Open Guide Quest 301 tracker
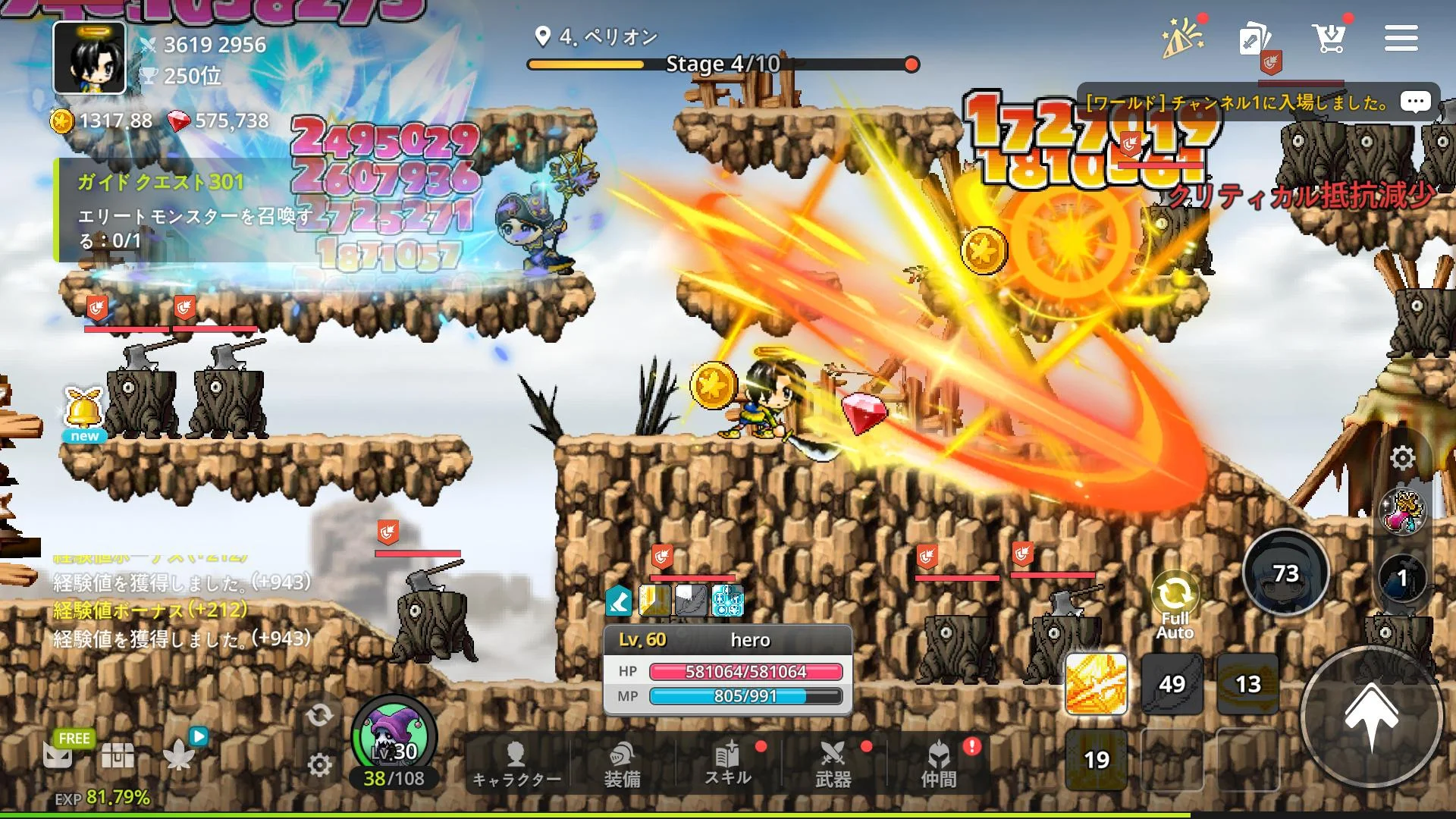Image resolution: width=1456 pixels, height=819 pixels. 182,210
